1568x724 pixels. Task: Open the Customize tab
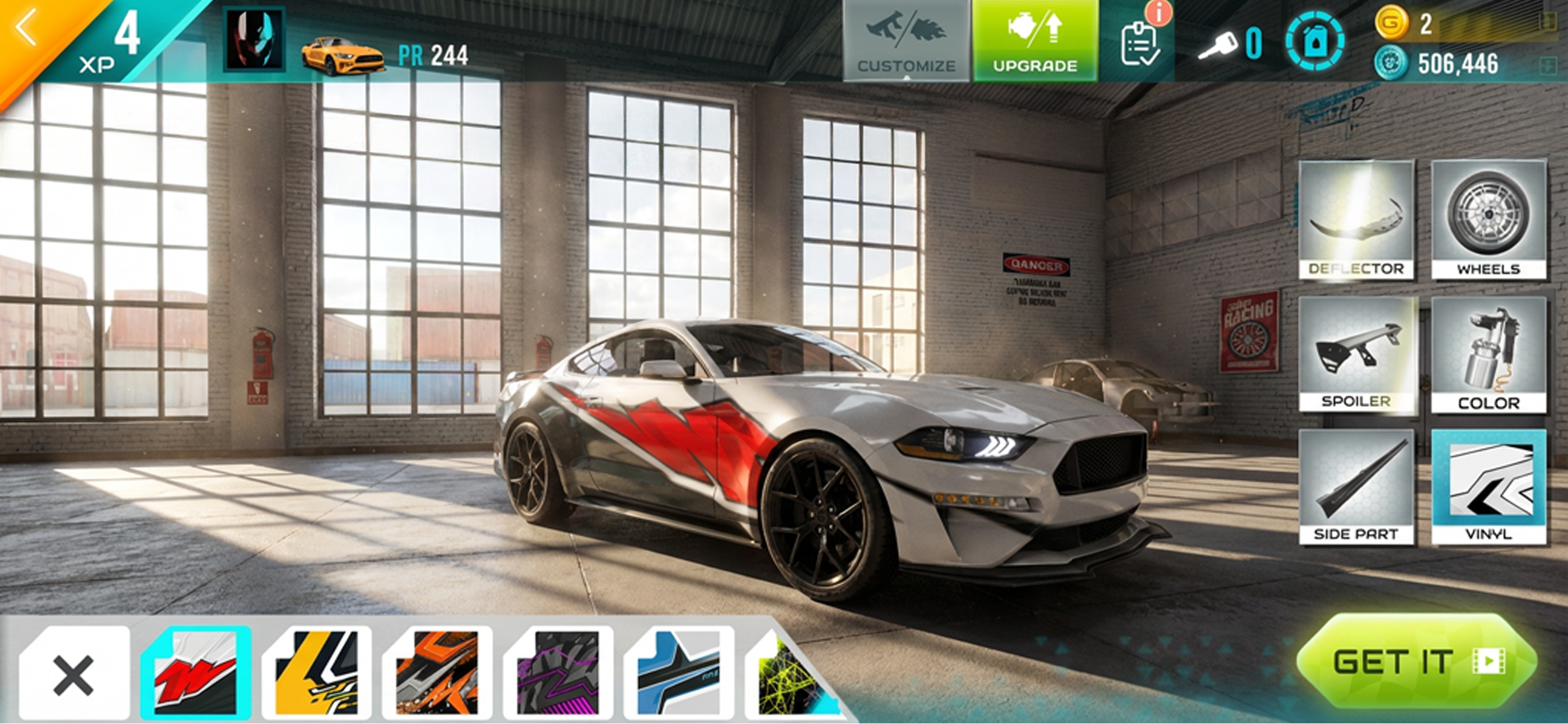click(x=907, y=41)
